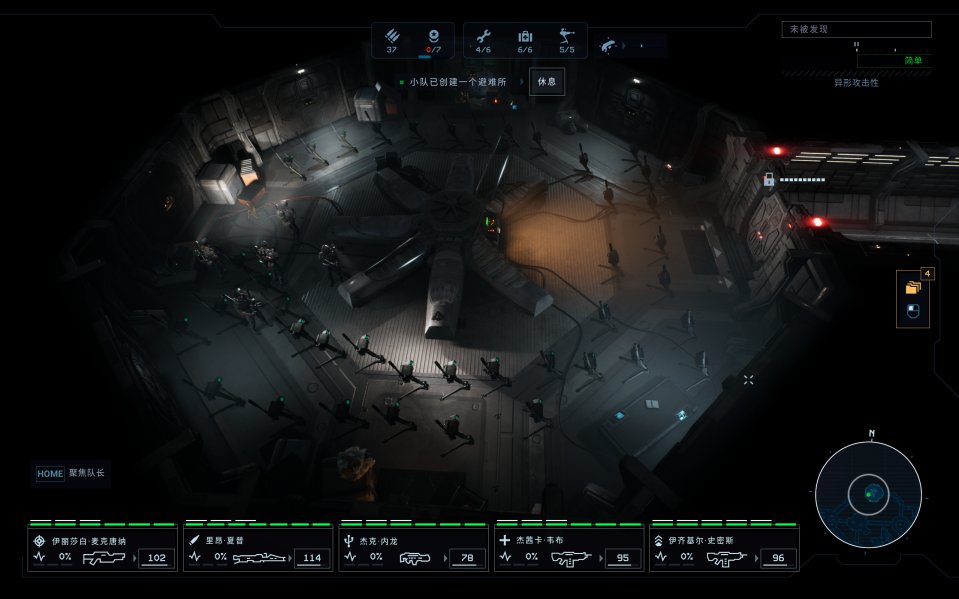Click the 休息 rest button
959x599 pixels.
(546, 81)
